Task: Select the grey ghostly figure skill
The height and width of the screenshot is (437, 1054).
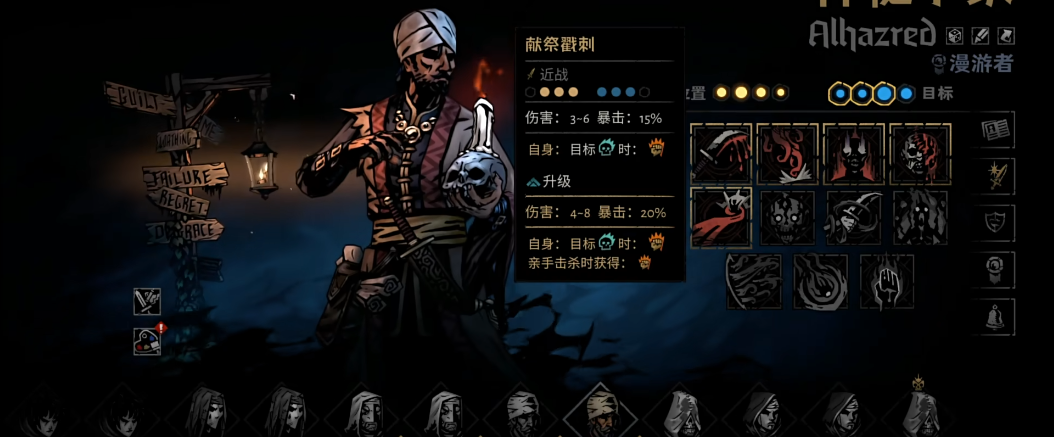Action: point(919,216)
